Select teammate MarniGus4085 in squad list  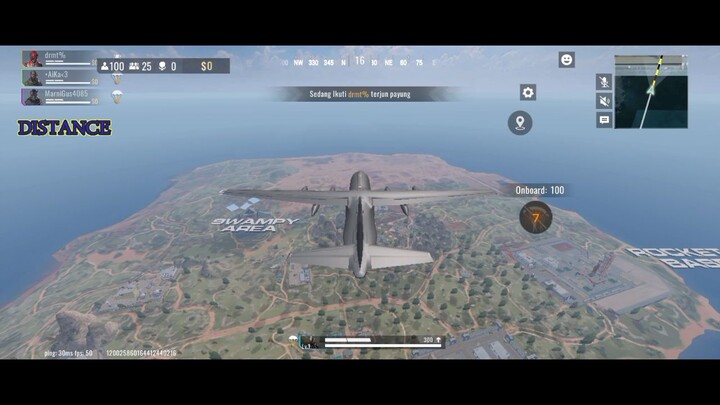[60, 96]
